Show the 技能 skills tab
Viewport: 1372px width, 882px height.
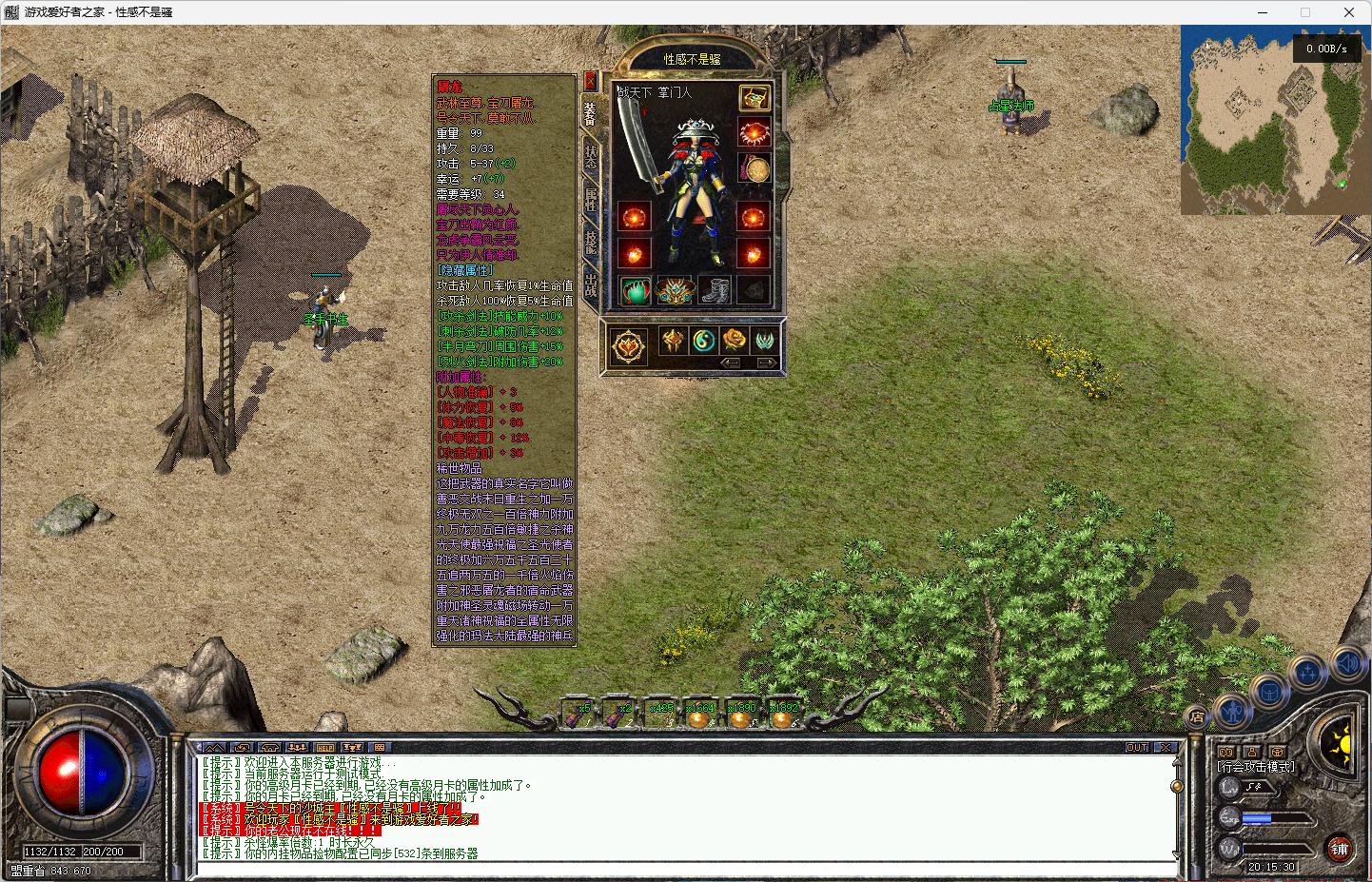[591, 243]
